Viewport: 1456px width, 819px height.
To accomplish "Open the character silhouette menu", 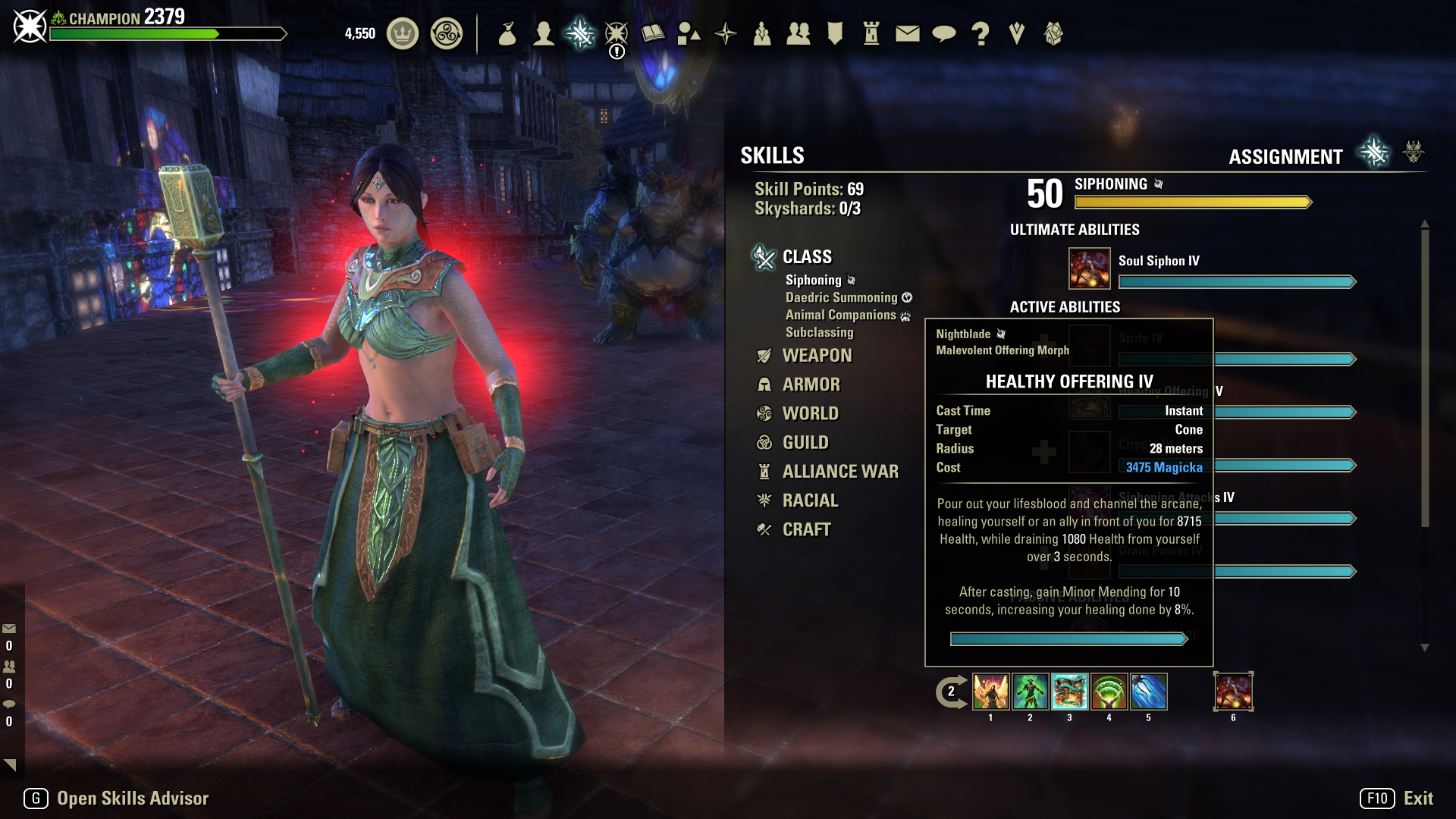I will point(543,33).
